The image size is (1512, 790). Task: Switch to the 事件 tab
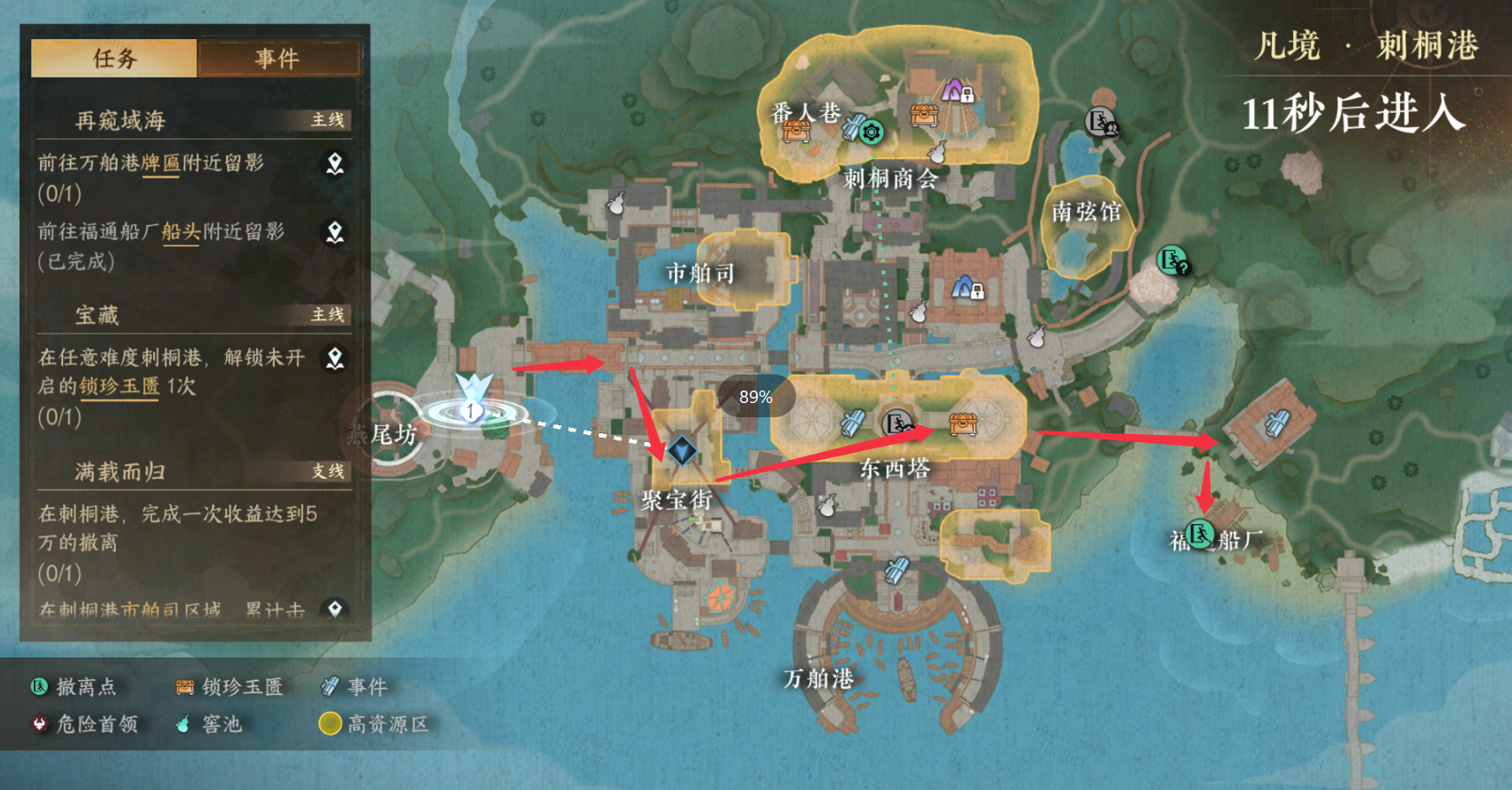(278, 59)
